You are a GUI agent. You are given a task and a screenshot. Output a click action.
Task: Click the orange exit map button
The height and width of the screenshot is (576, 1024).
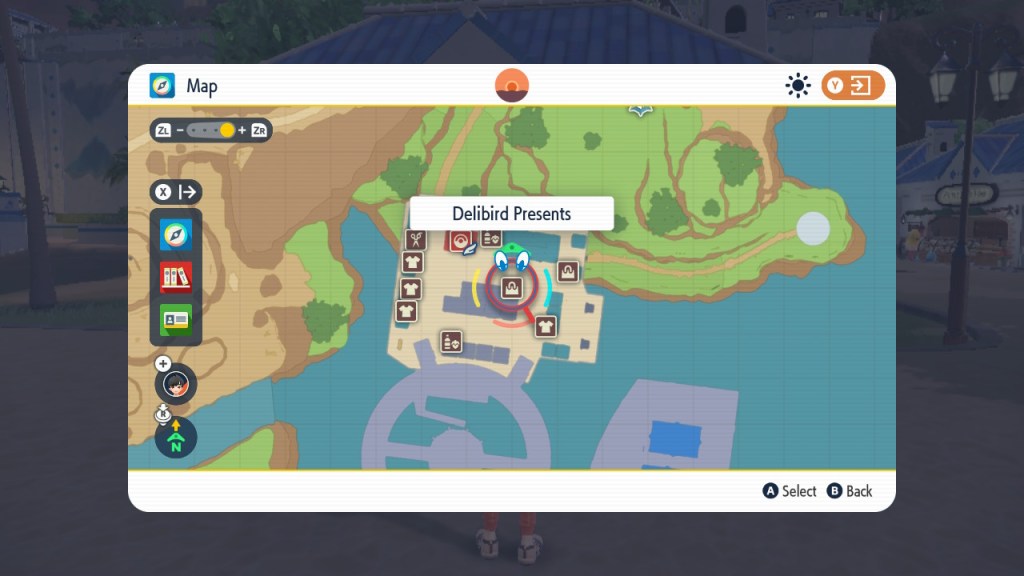coord(853,86)
